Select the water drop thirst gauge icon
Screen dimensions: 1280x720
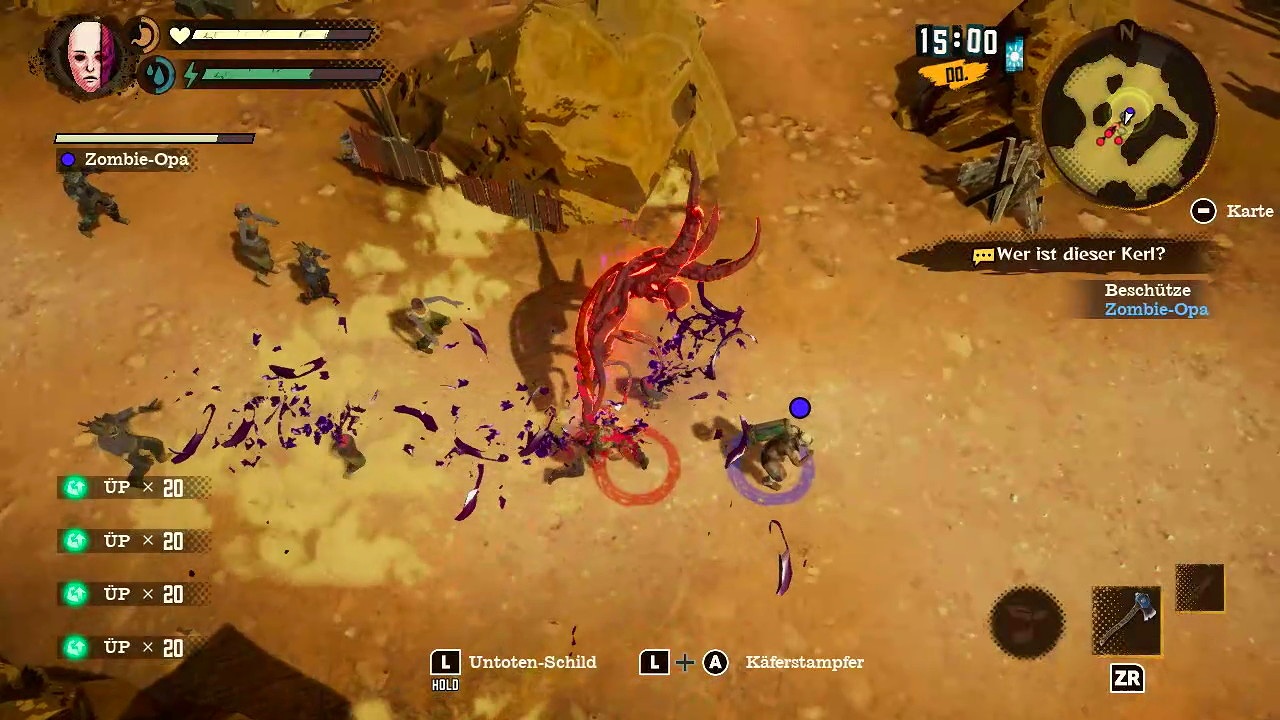tap(156, 75)
